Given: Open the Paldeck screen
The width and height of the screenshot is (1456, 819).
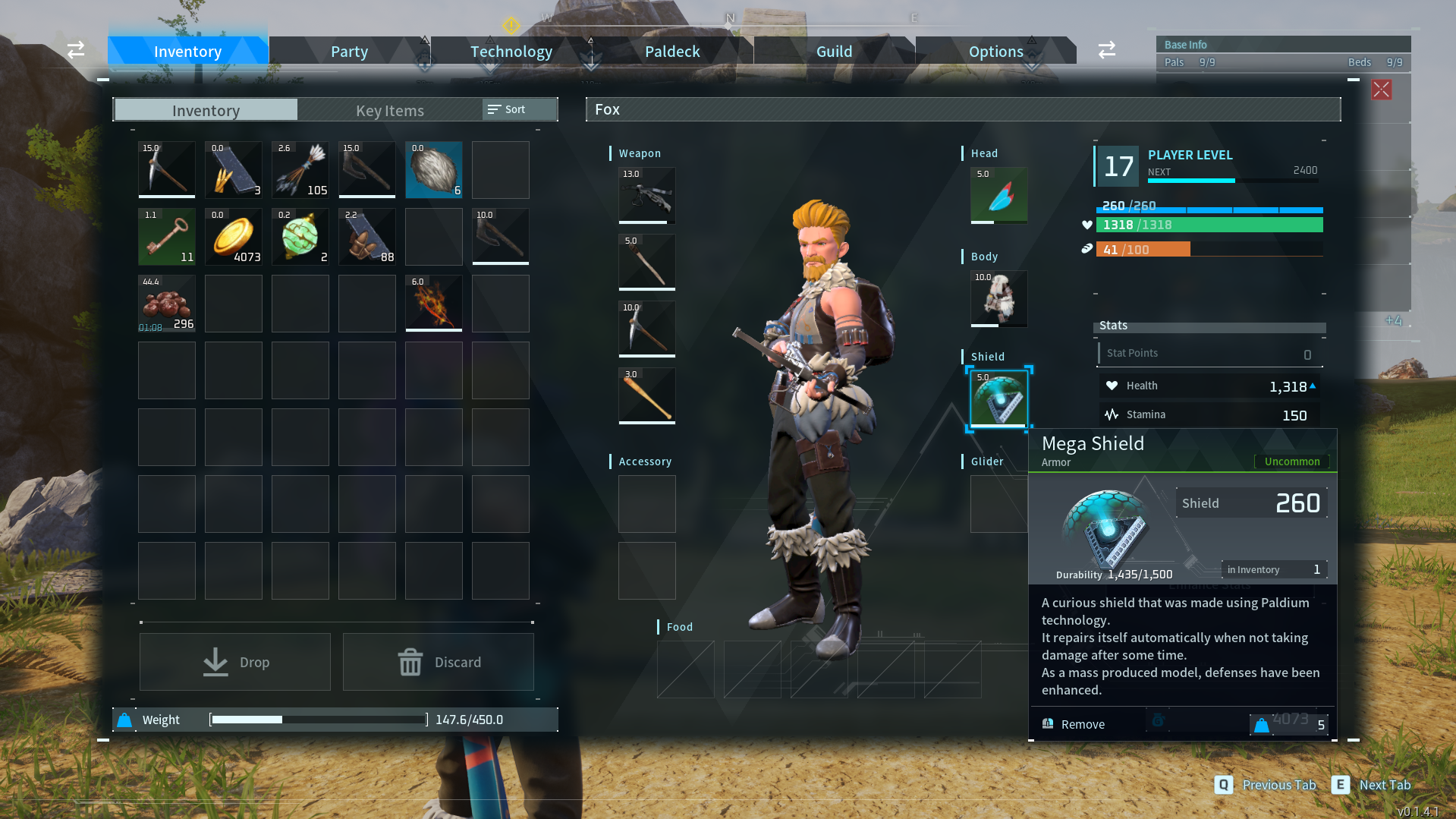Looking at the screenshot, I should click(x=671, y=50).
